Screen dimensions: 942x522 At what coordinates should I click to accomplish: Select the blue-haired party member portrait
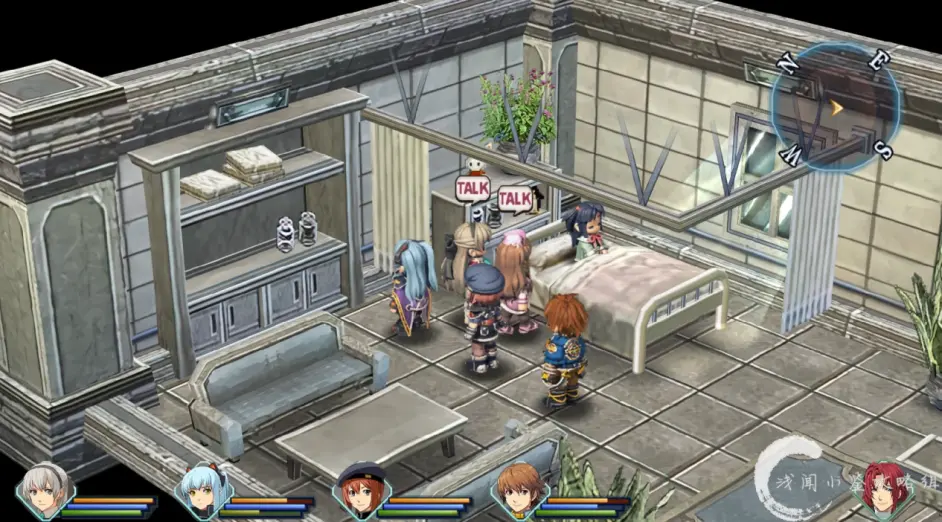(201, 491)
